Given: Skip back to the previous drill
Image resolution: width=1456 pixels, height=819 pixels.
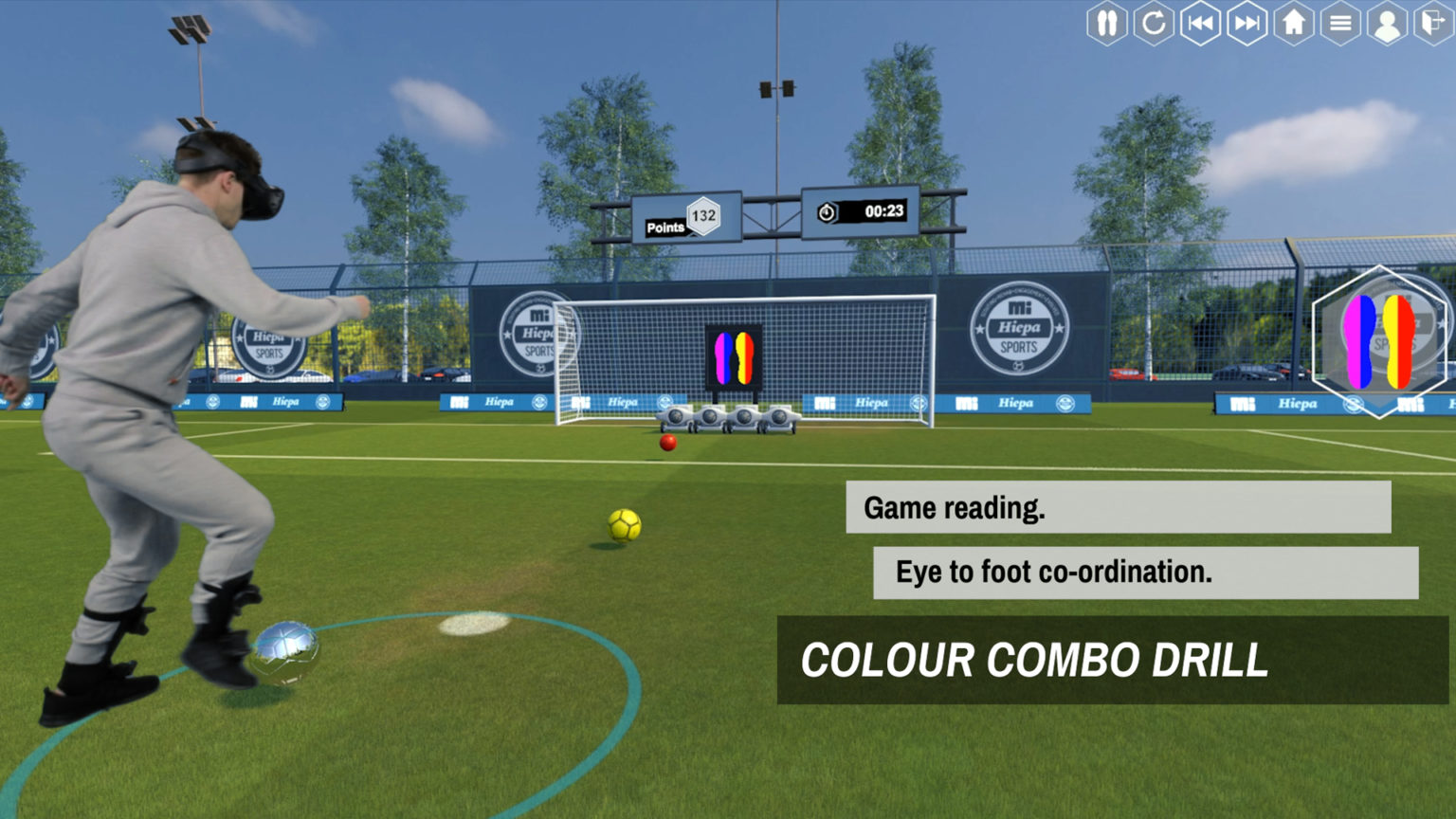Looking at the screenshot, I should (x=1200, y=23).
